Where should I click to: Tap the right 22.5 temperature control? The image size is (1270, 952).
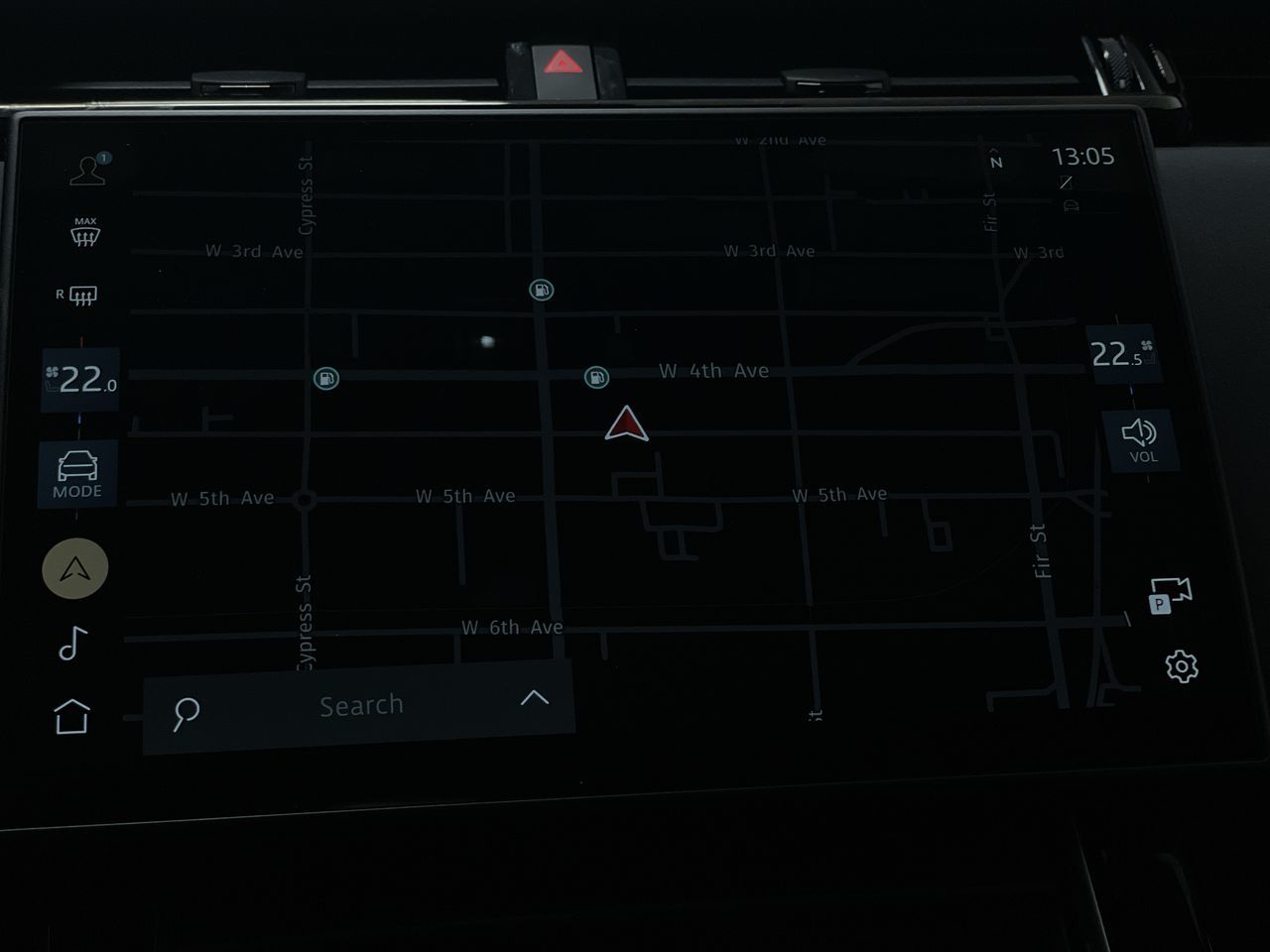click(x=1121, y=354)
